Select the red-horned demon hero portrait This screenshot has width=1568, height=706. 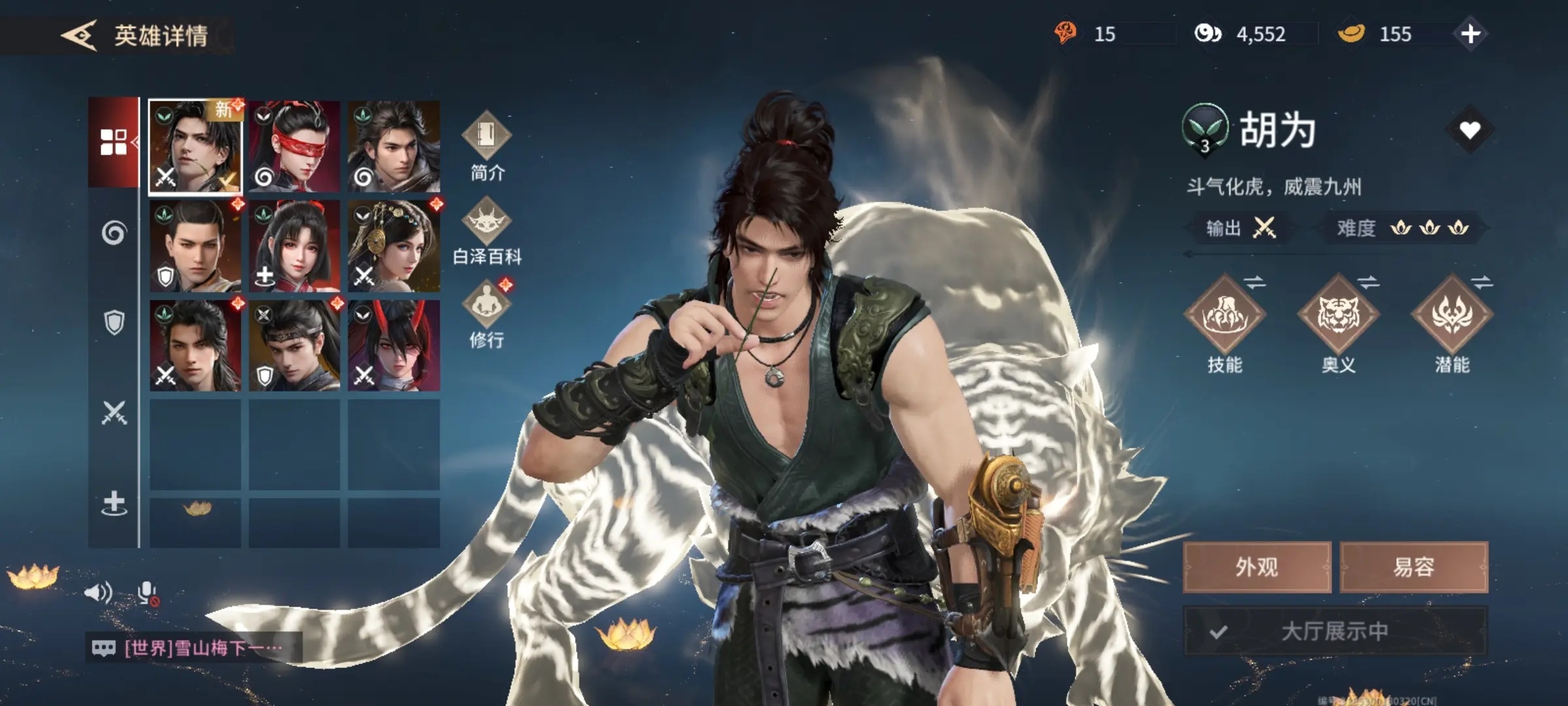click(x=393, y=345)
